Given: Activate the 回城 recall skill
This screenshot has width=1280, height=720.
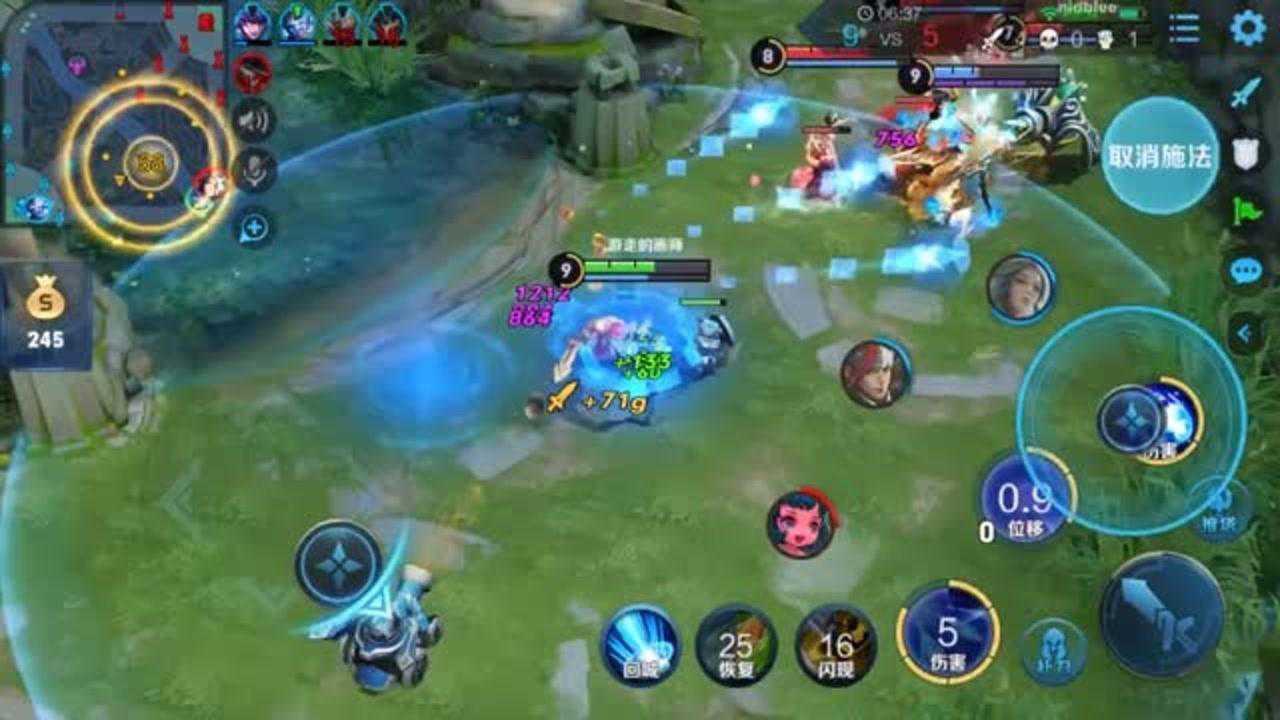Looking at the screenshot, I should pyautogui.click(x=640, y=645).
